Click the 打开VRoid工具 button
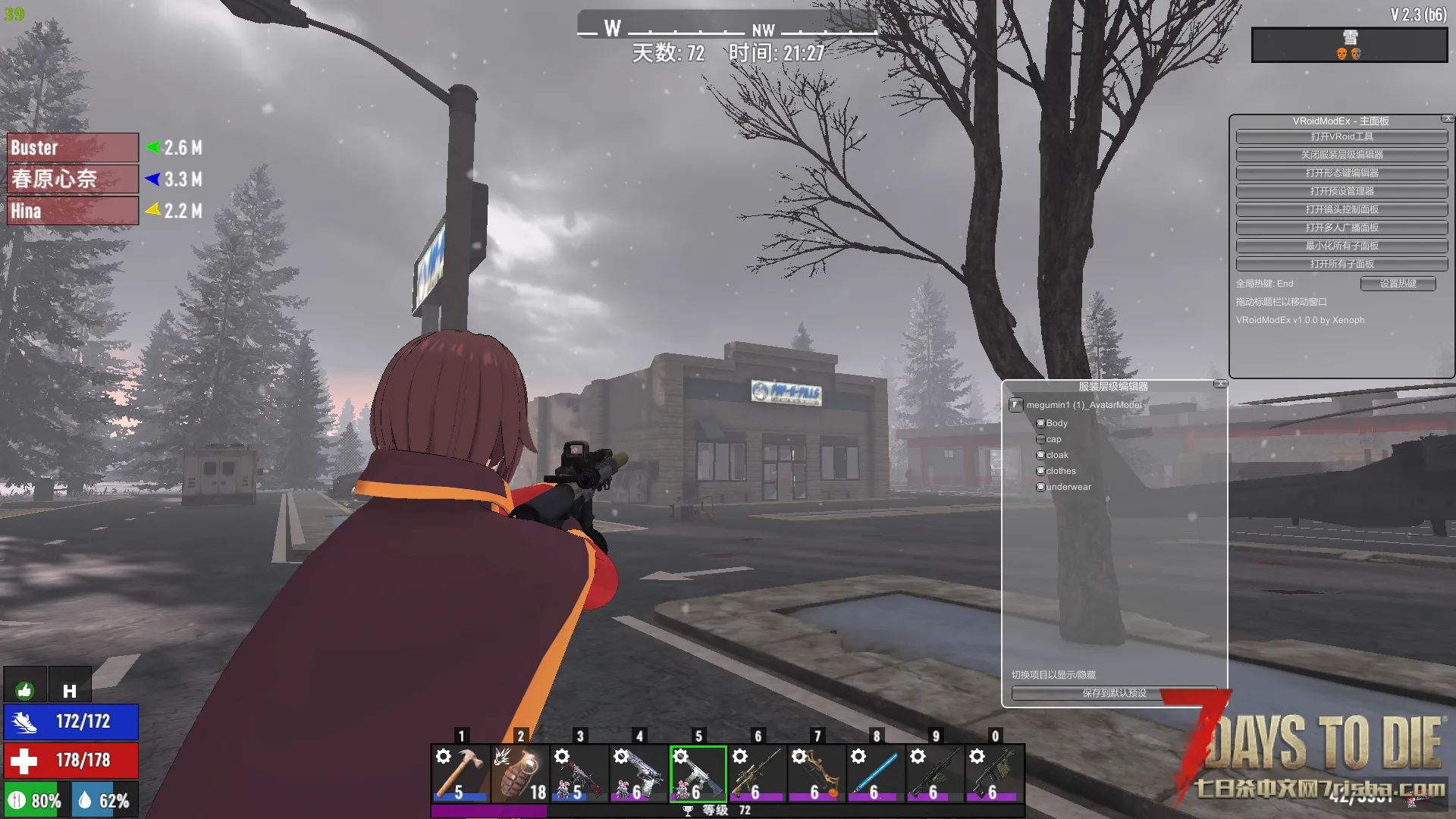Screen dimensions: 1456x819 click(1341, 136)
